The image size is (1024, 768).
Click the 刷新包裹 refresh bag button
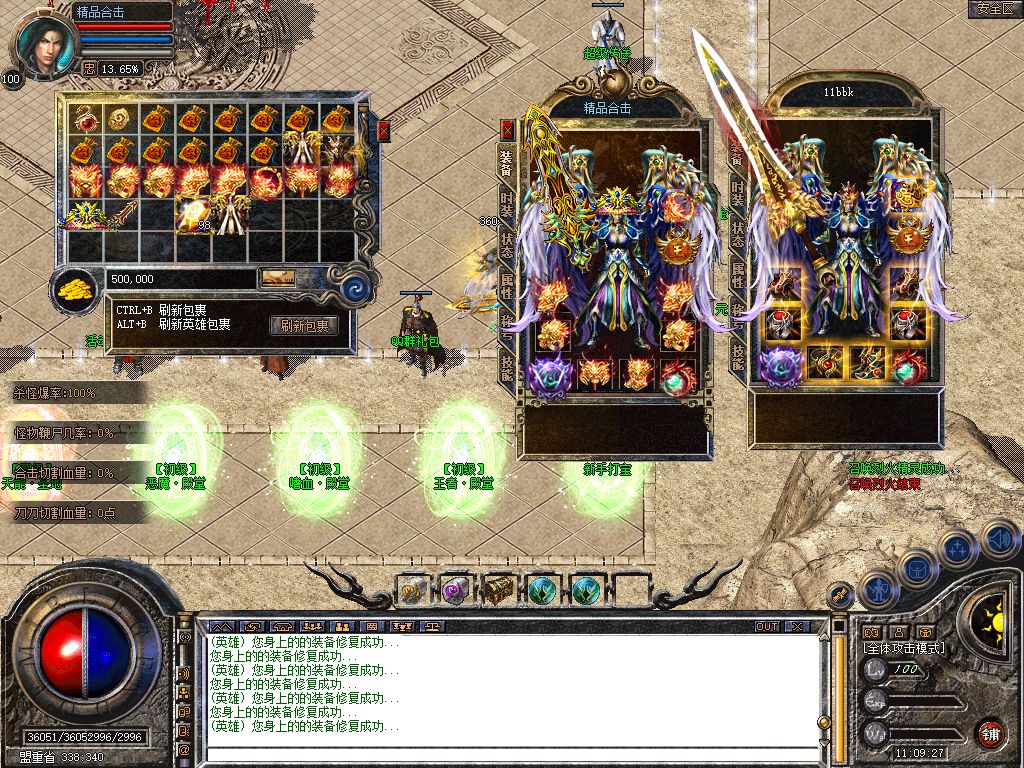pyautogui.click(x=303, y=325)
